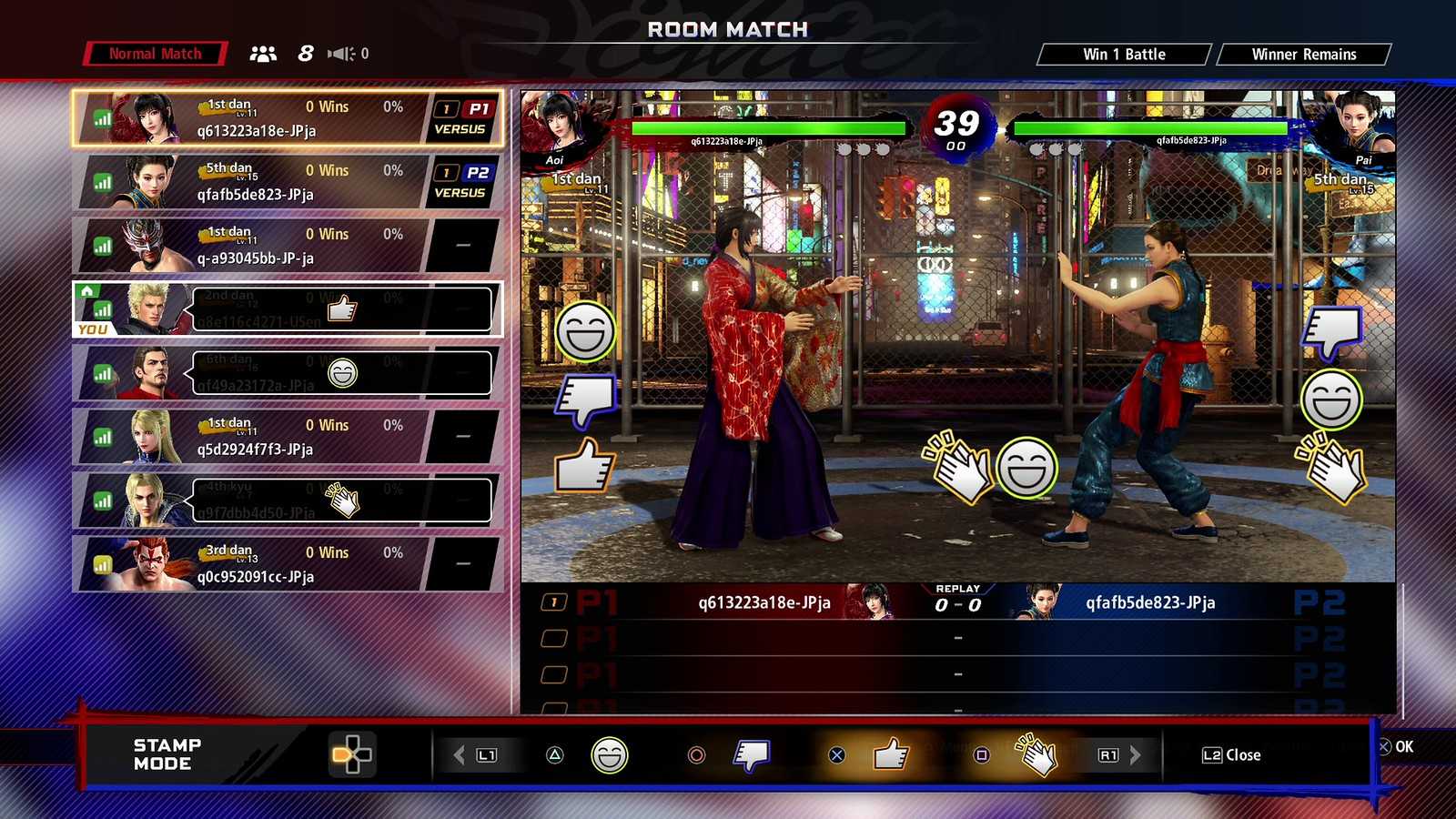The width and height of the screenshot is (1456, 819).
Task: Send the laughing face stamp from the stamp bar
Action: point(610,755)
